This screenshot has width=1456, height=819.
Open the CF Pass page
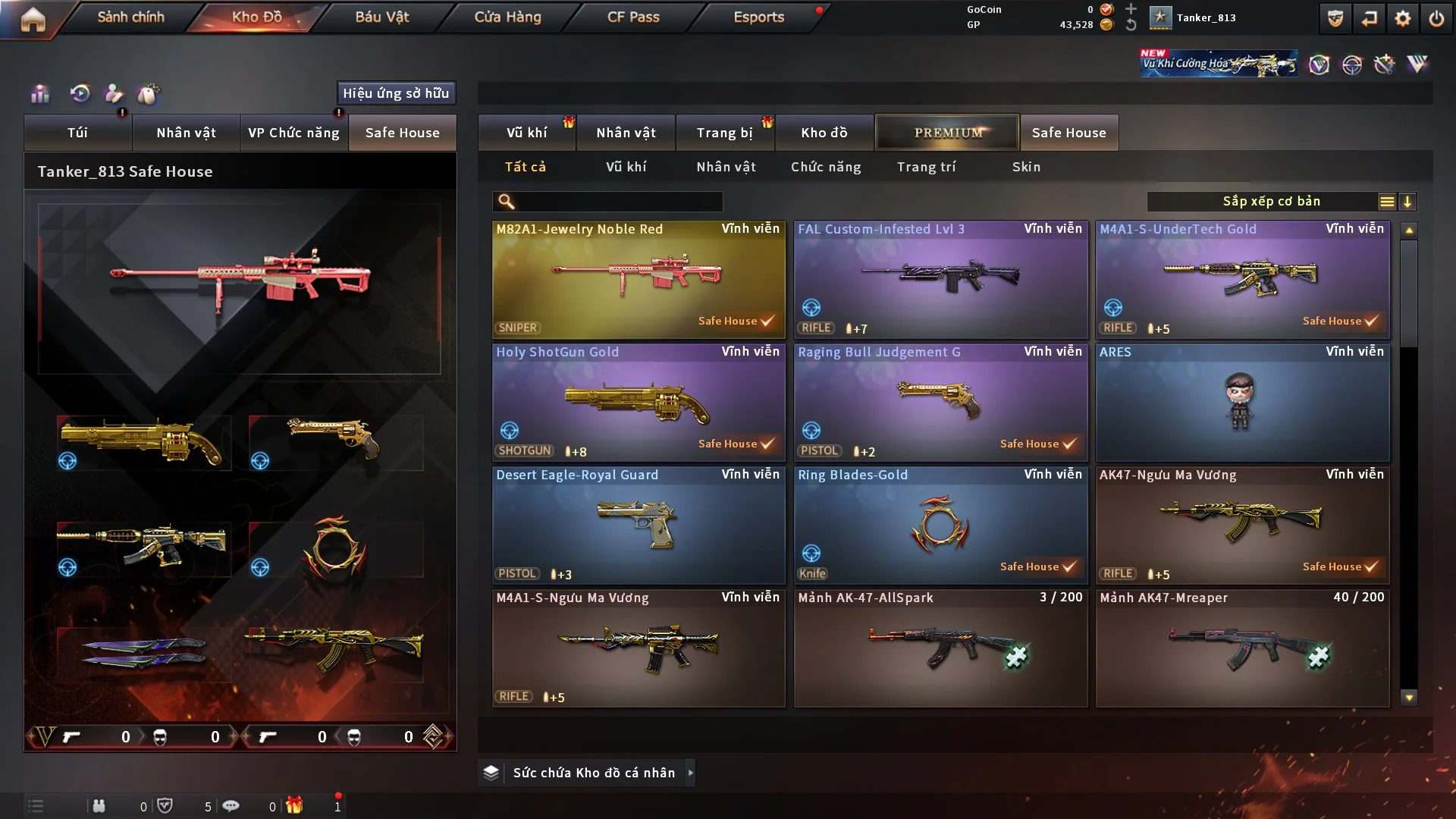coord(633,17)
